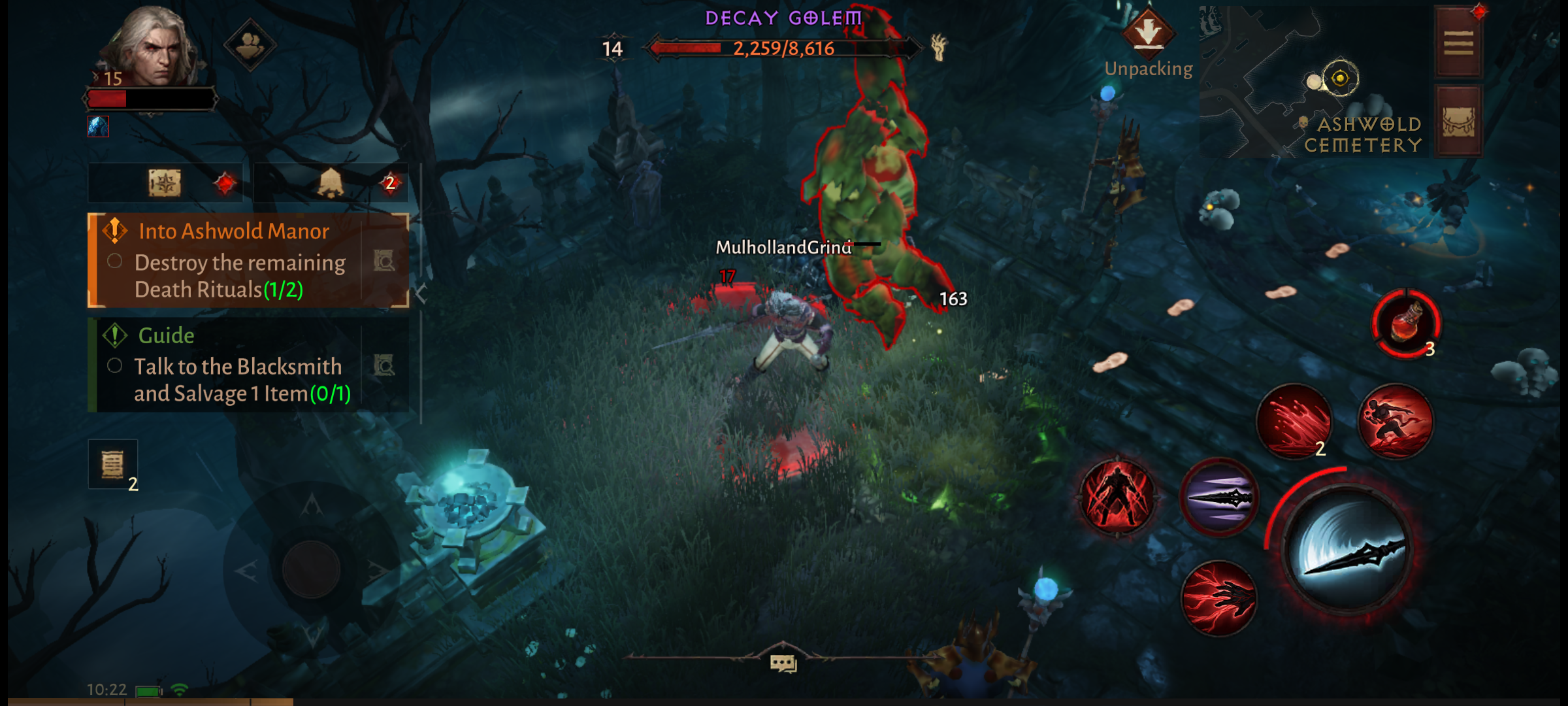Open the main menu hamburger button
1568x706 pixels.
pyautogui.click(x=1458, y=42)
